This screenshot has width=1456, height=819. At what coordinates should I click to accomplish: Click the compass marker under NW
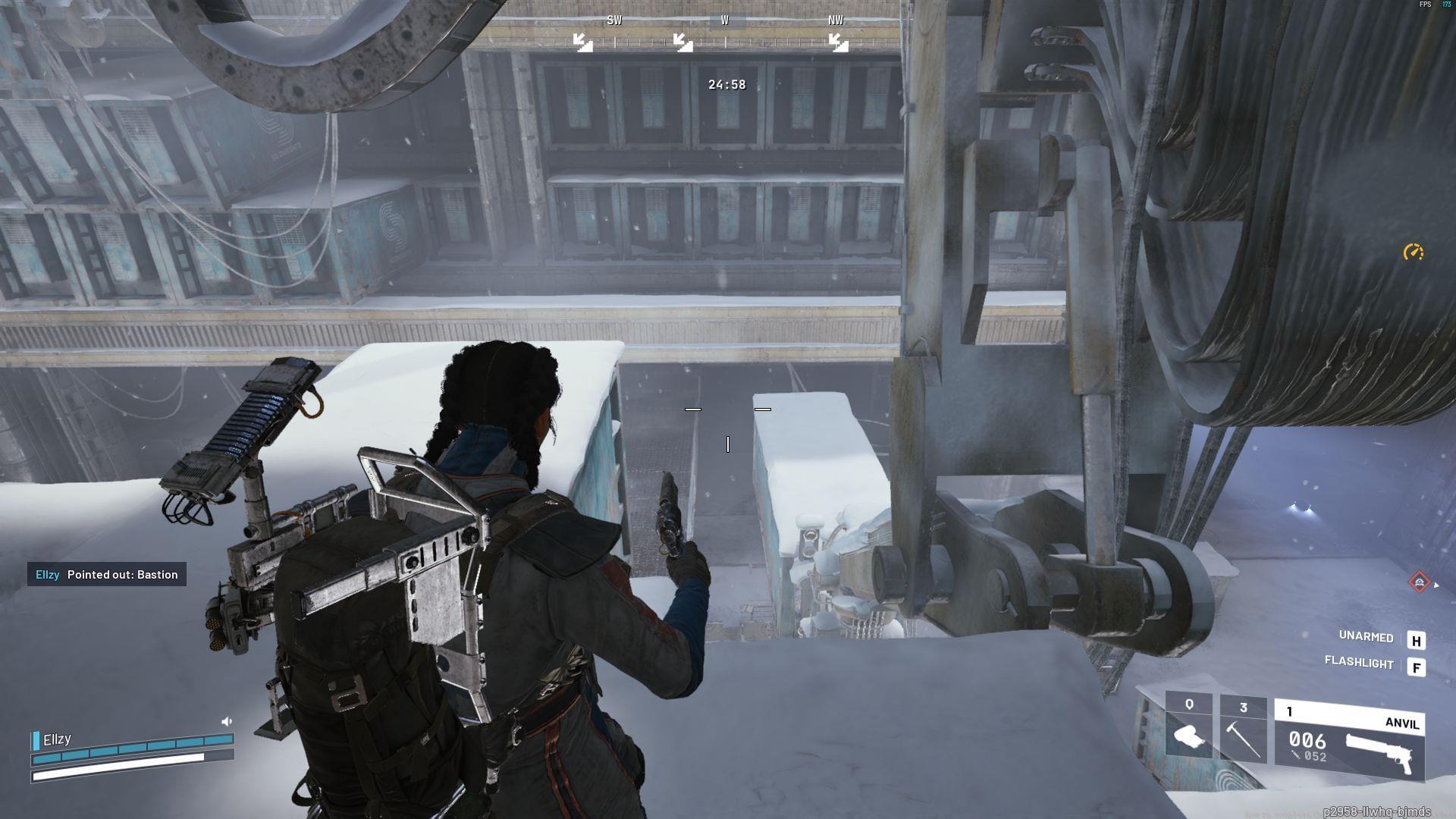click(x=838, y=43)
